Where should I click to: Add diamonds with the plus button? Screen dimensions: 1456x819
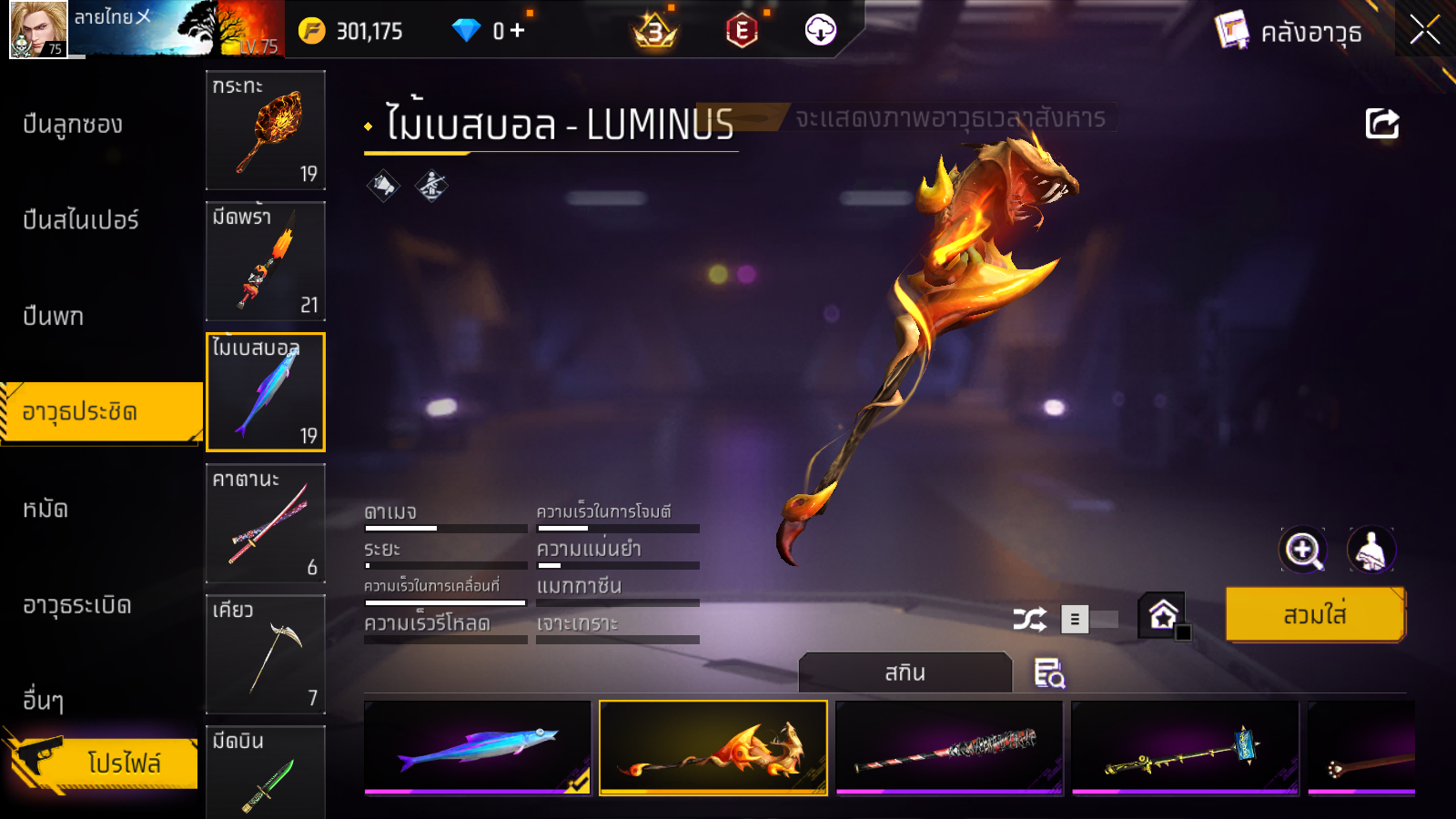tap(518, 31)
